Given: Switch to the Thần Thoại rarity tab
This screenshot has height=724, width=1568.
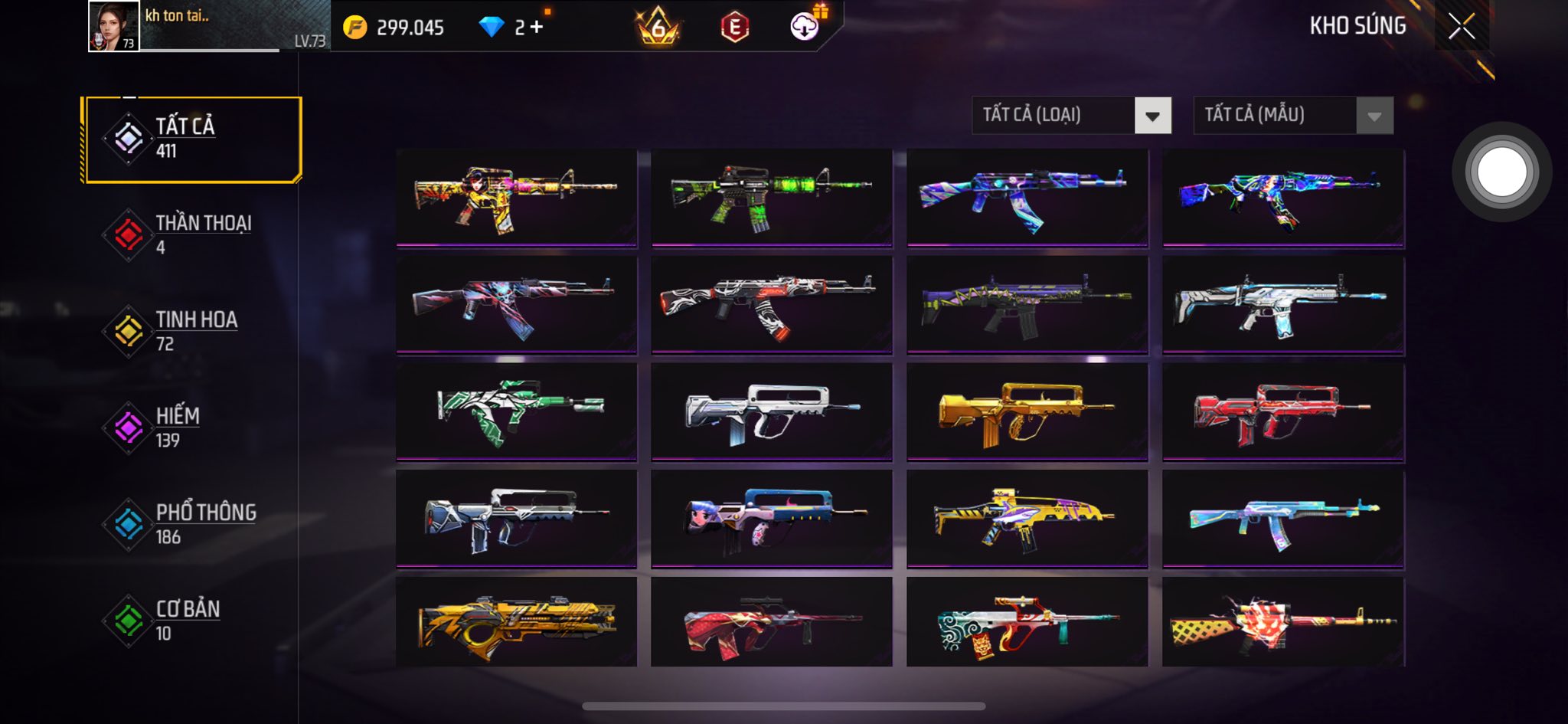Looking at the screenshot, I should (191, 234).
